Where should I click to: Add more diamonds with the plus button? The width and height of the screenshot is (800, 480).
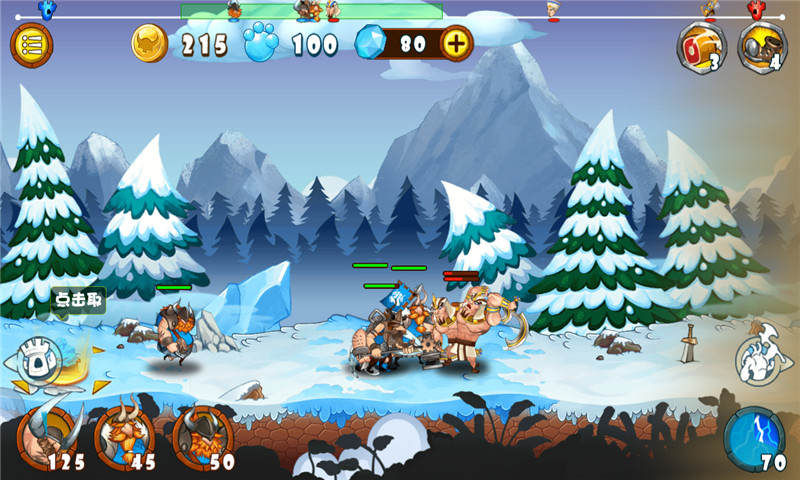(456, 44)
